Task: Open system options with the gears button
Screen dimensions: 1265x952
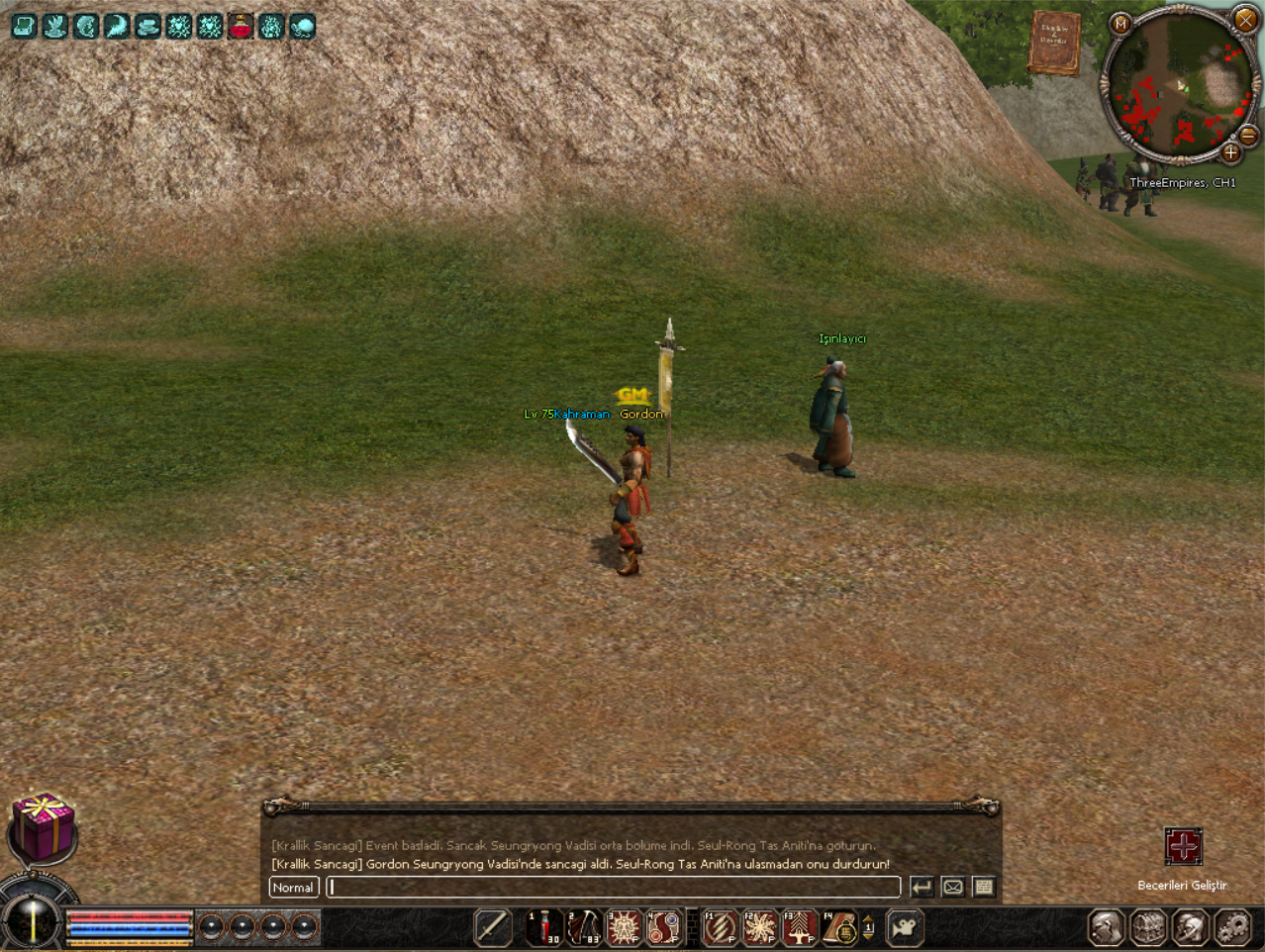Action: [x=1232, y=927]
